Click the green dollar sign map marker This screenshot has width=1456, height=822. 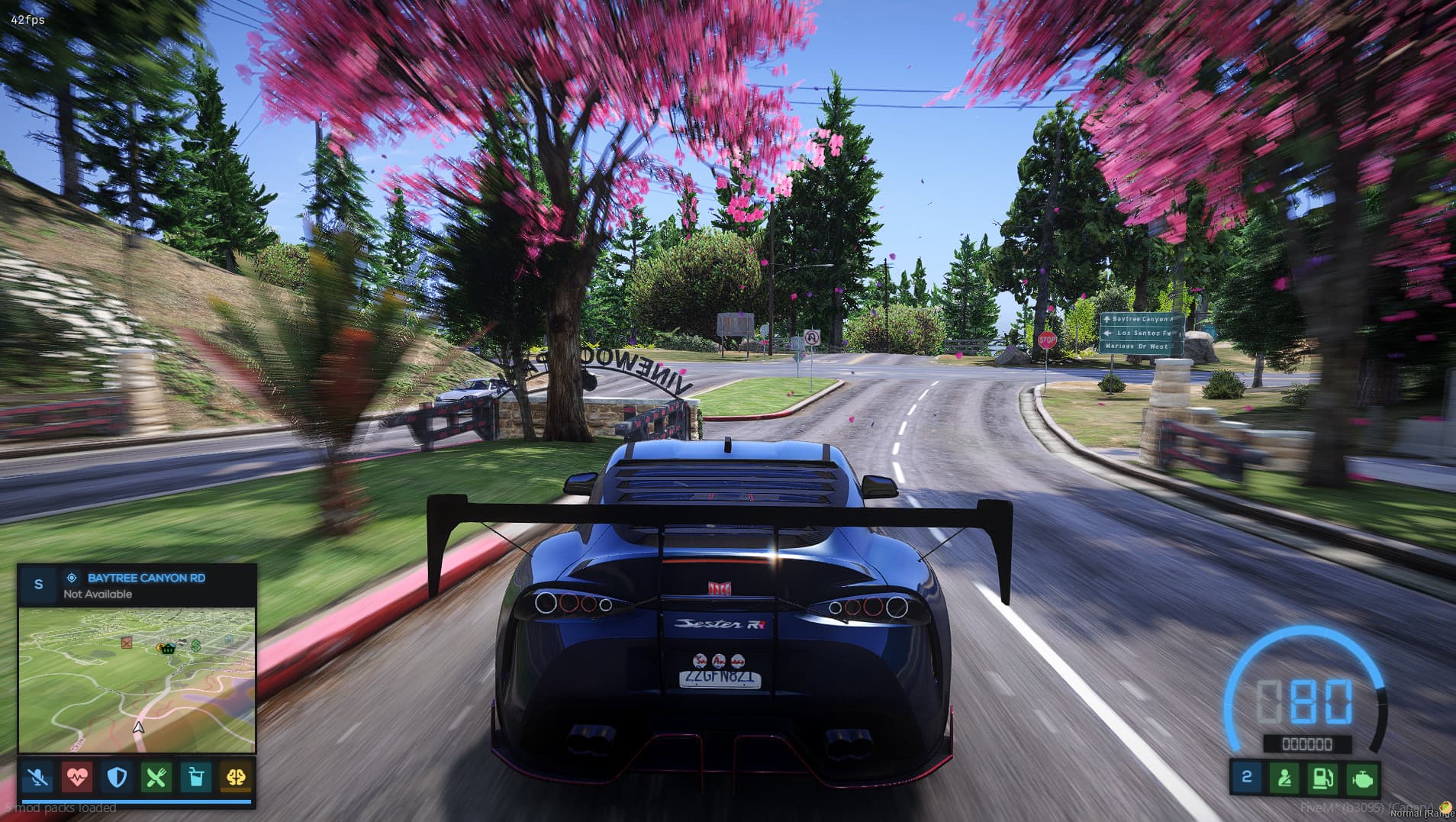click(196, 646)
